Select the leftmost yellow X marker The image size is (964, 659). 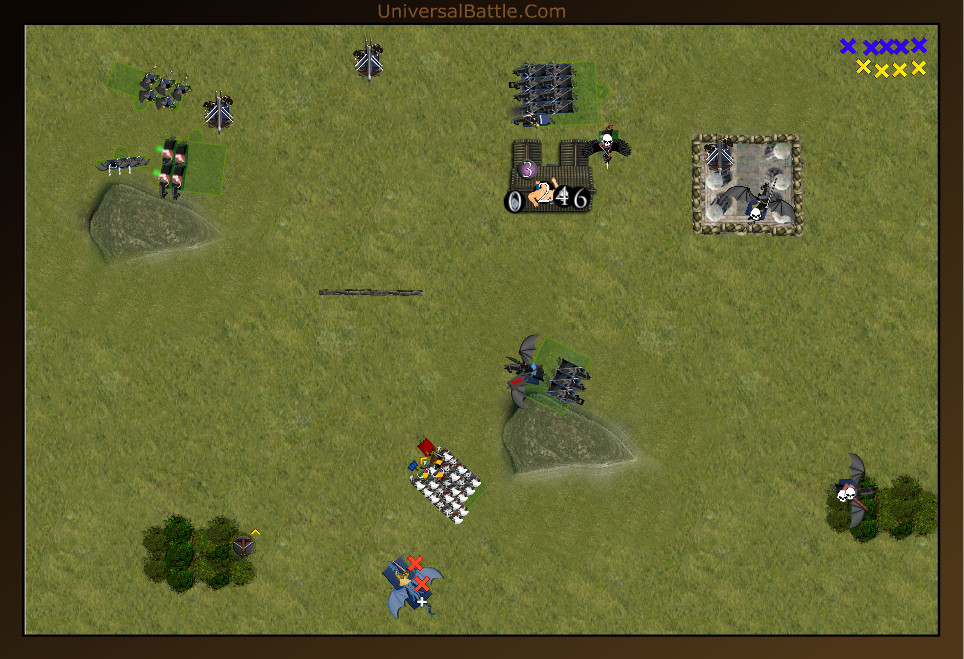(863, 67)
